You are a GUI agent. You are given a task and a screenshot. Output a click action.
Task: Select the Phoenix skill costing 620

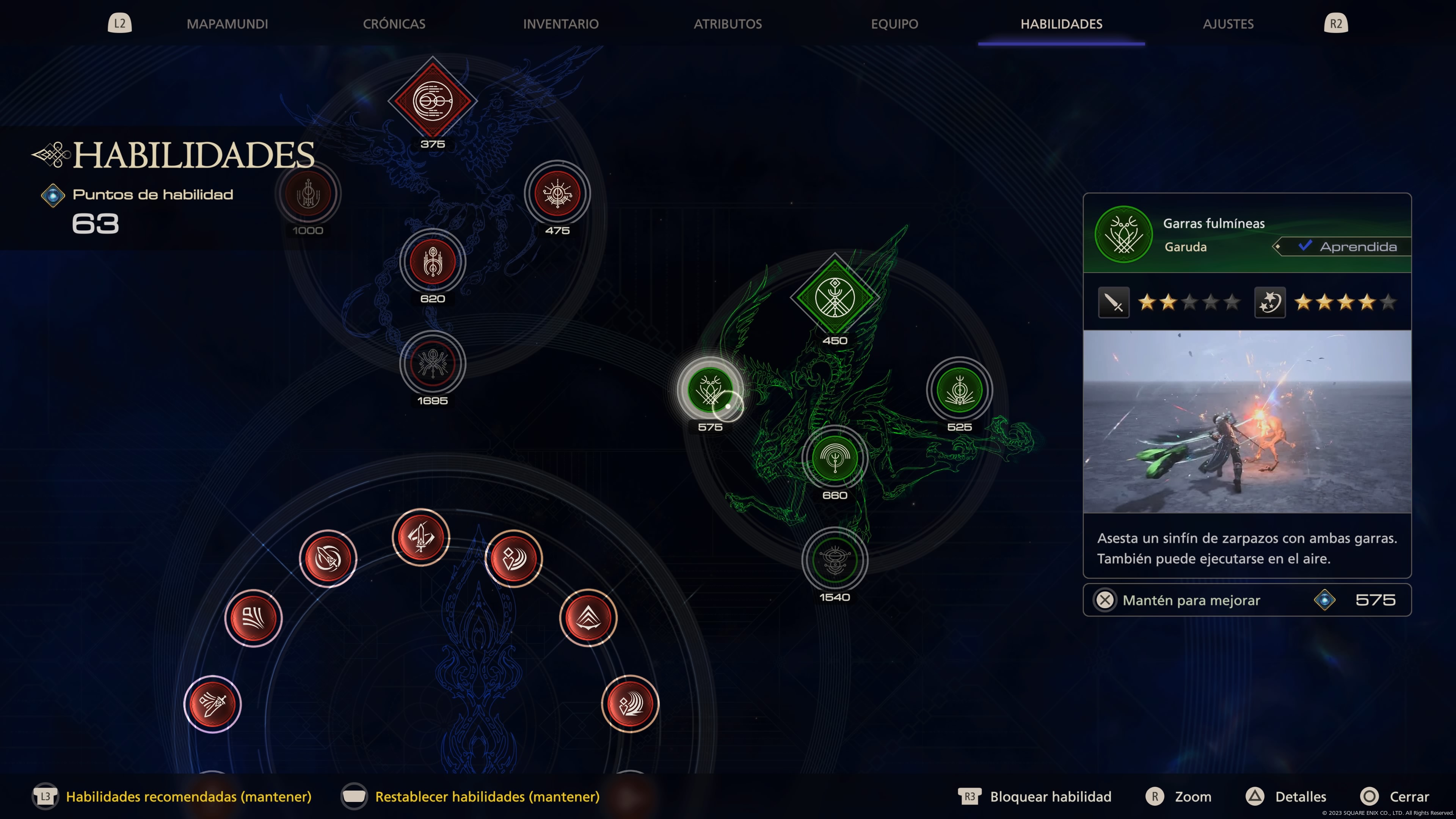coord(432,262)
